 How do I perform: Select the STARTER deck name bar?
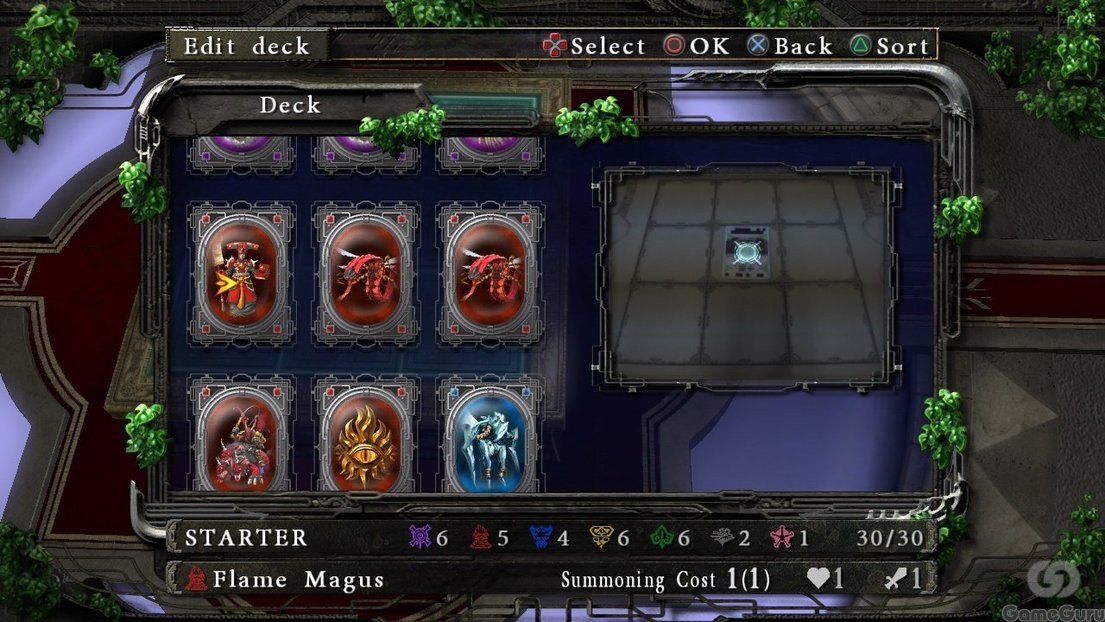pos(246,538)
